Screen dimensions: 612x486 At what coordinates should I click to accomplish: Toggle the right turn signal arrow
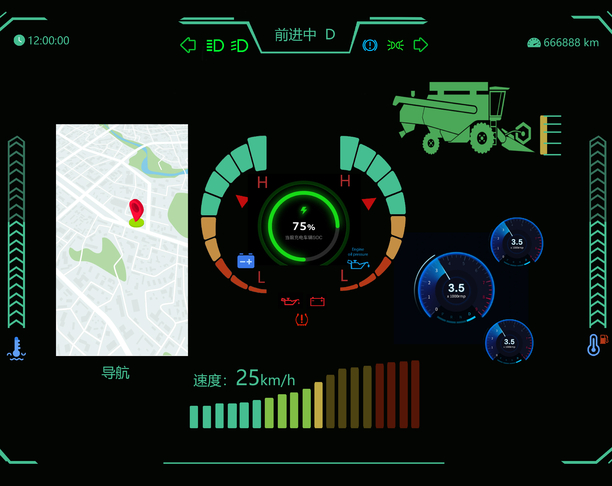(x=421, y=45)
